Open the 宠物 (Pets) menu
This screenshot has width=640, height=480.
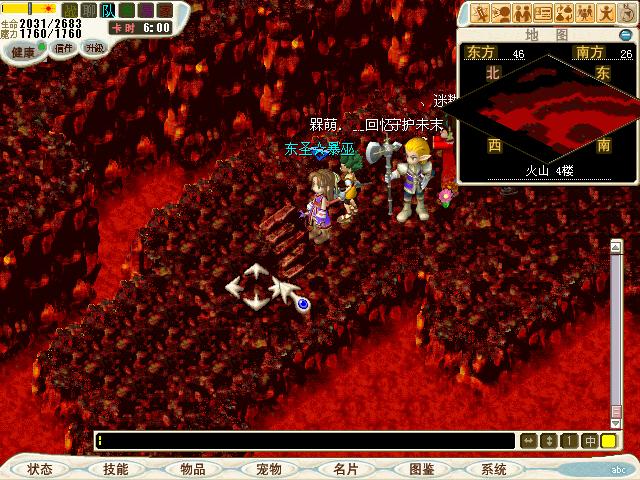pyautogui.click(x=268, y=469)
